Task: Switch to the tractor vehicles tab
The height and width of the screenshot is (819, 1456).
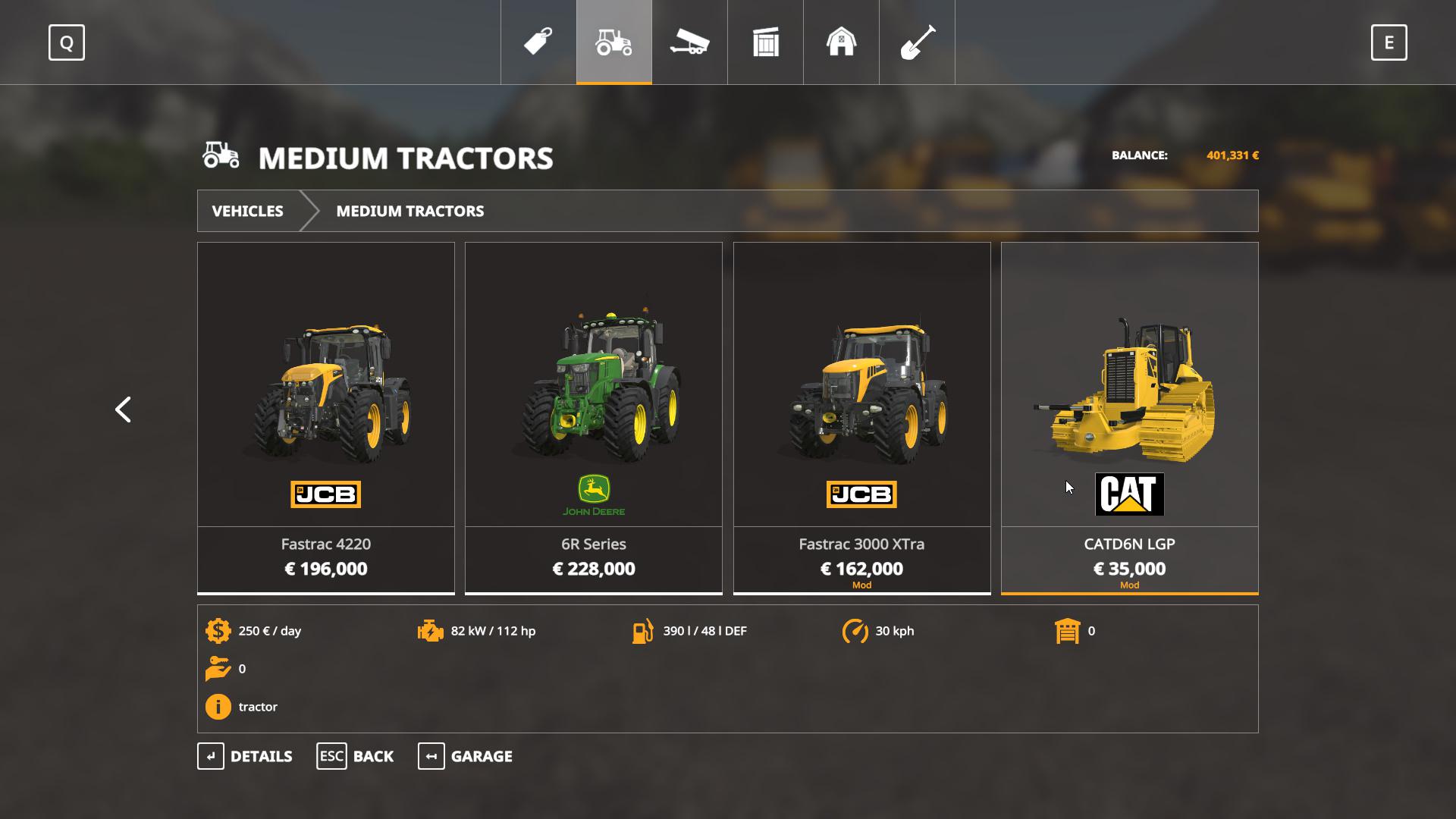Action: (614, 42)
